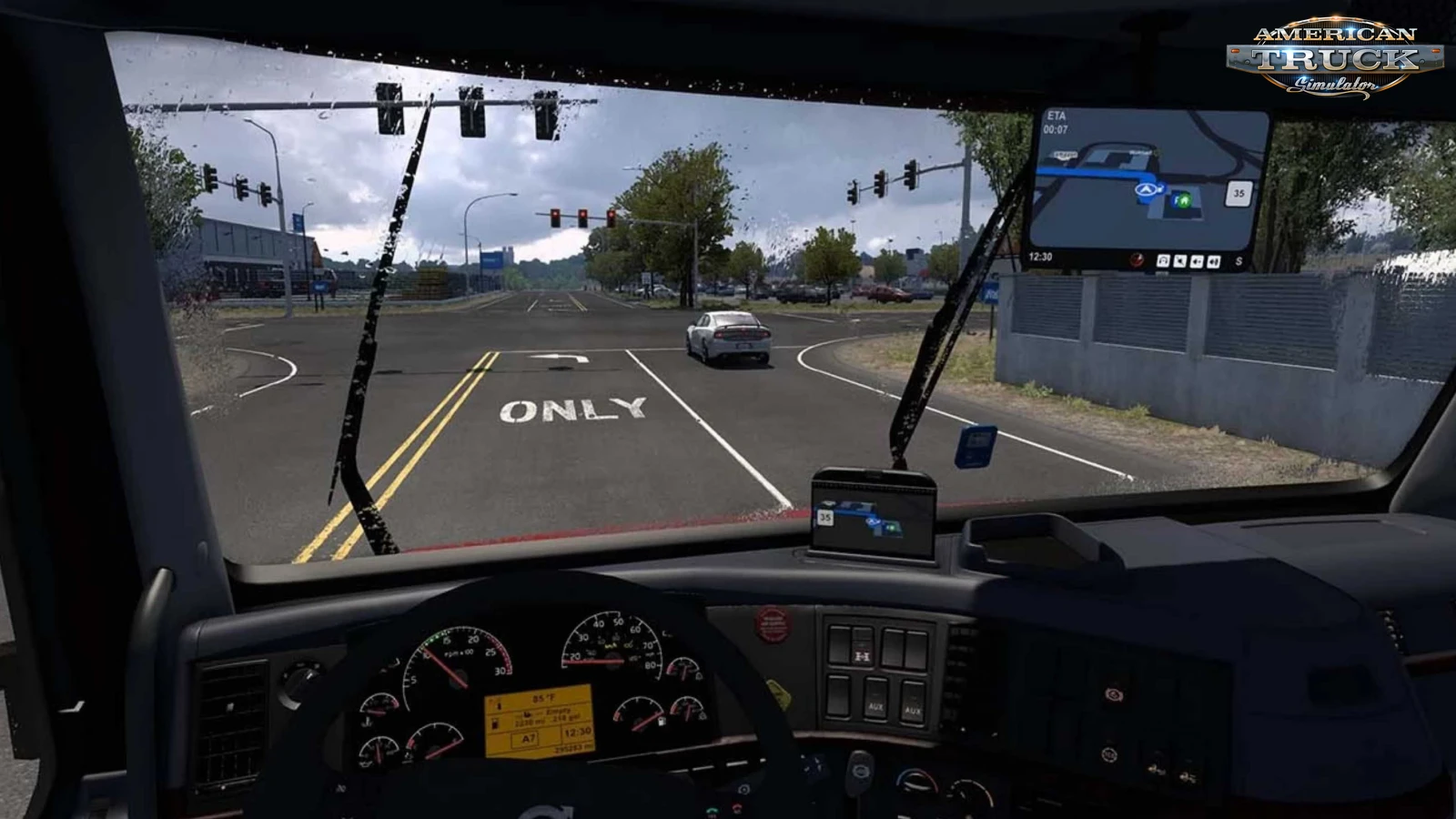The width and height of the screenshot is (1456, 819).
Task: Select the American Truck Simulator logo
Action: pyautogui.click(x=1338, y=55)
